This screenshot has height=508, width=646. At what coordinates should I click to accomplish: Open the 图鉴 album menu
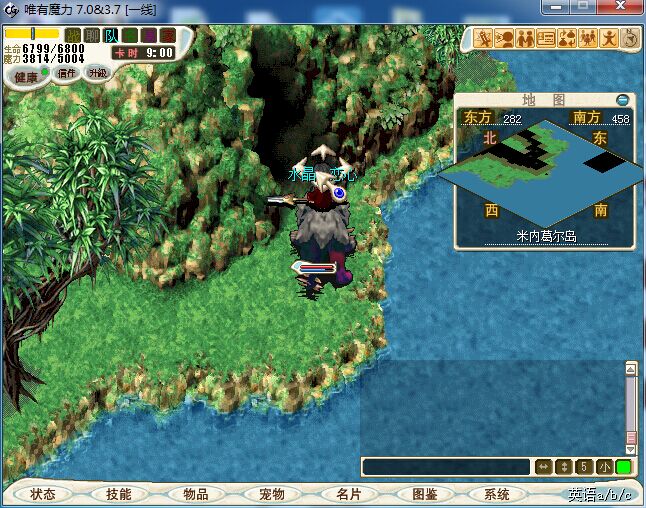[x=423, y=494]
